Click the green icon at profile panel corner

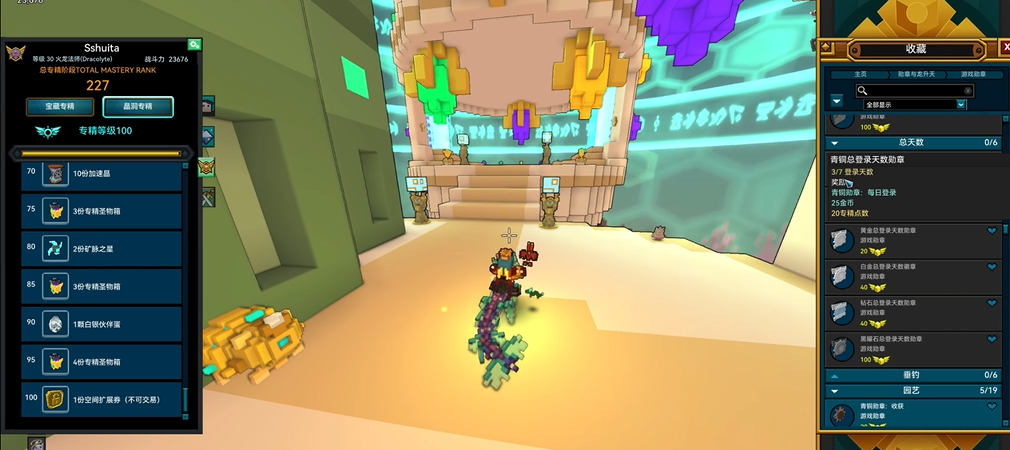[x=194, y=45]
